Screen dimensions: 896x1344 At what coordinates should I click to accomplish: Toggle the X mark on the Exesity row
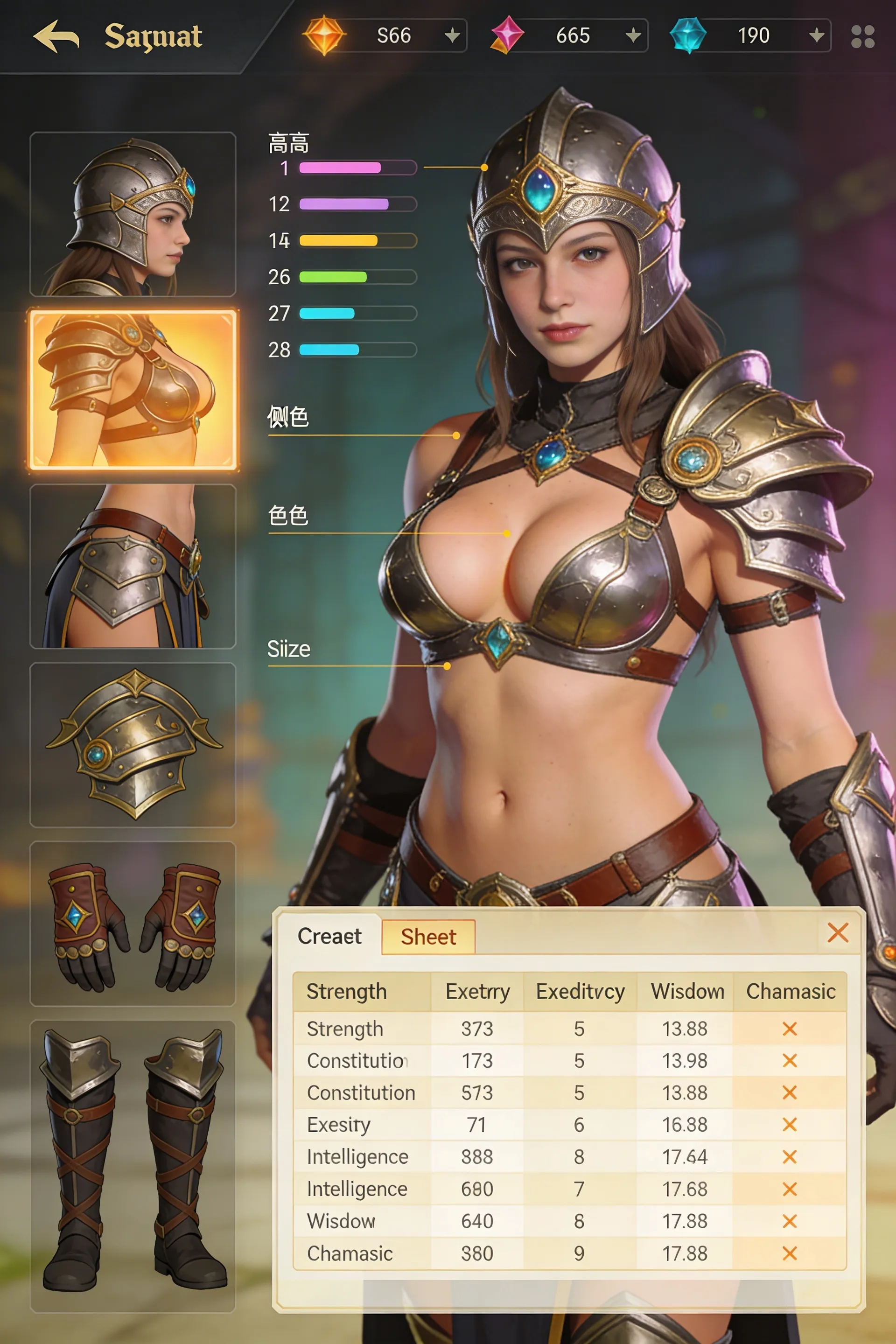(x=790, y=1125)
